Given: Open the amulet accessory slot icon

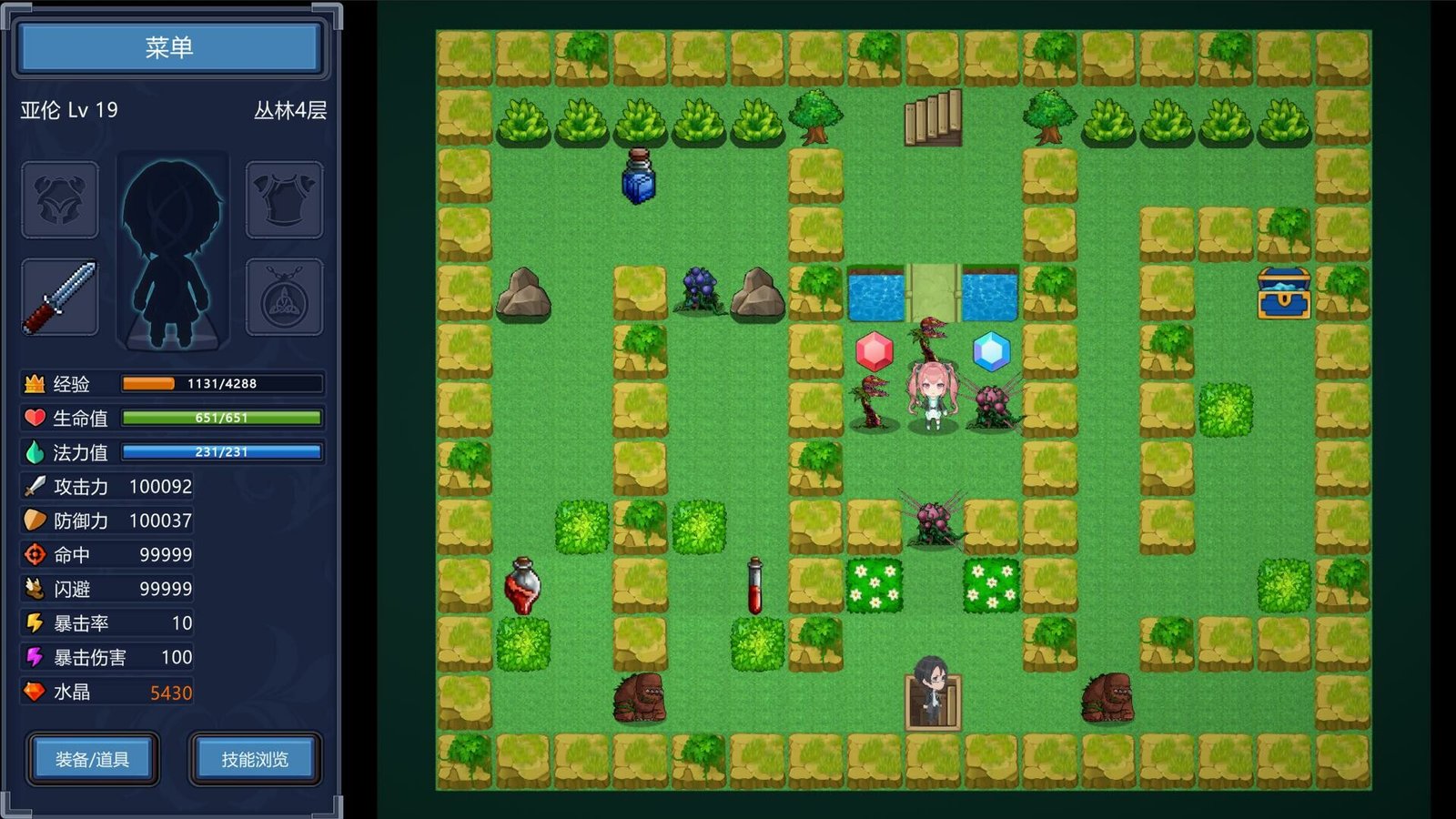Looking at the screenshot, I should [x=283, y=295].
